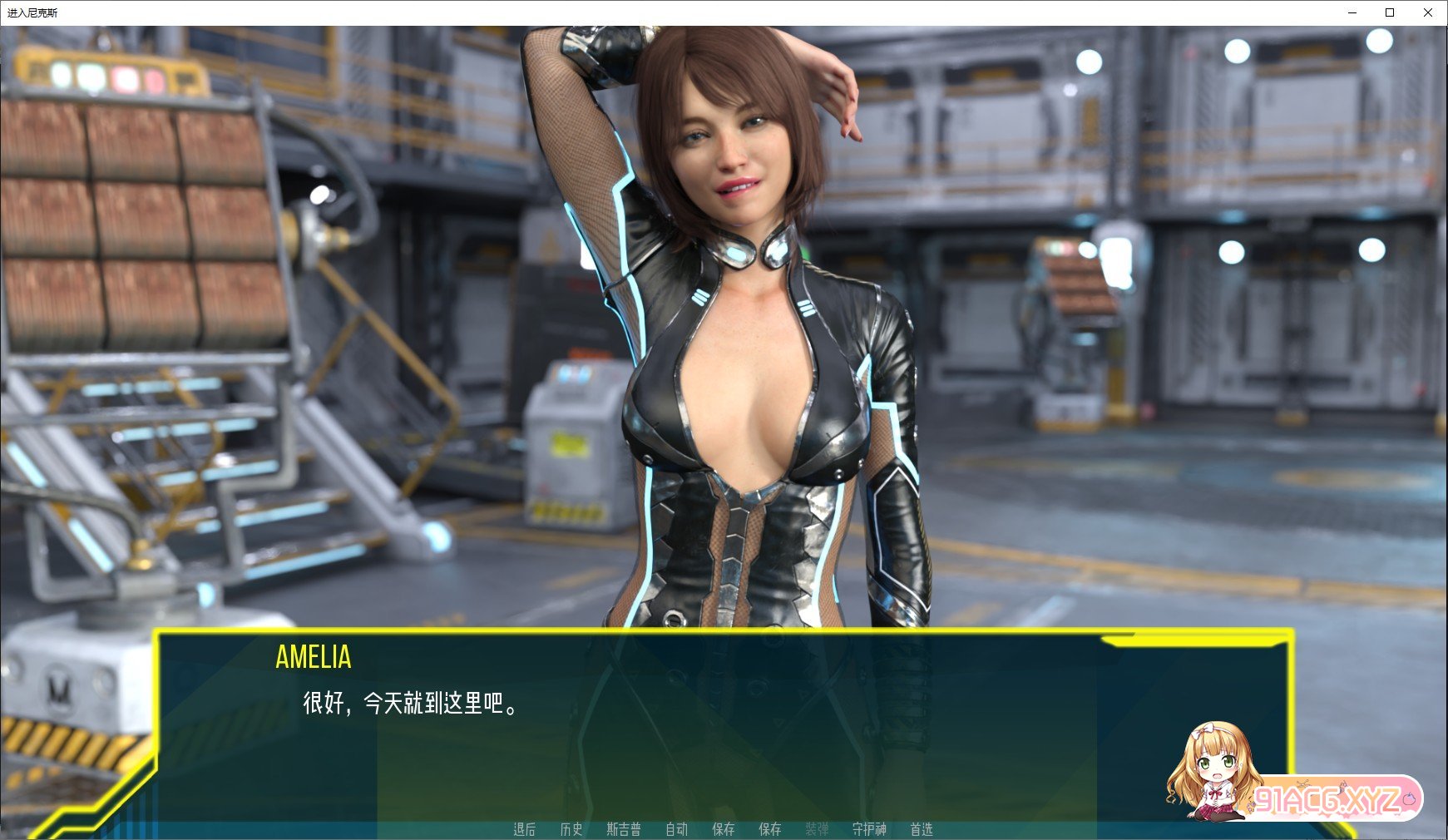Open the 首选 (preferences) menu
The width and height of the screenshot is (1448, 840).
pos(921,829)
